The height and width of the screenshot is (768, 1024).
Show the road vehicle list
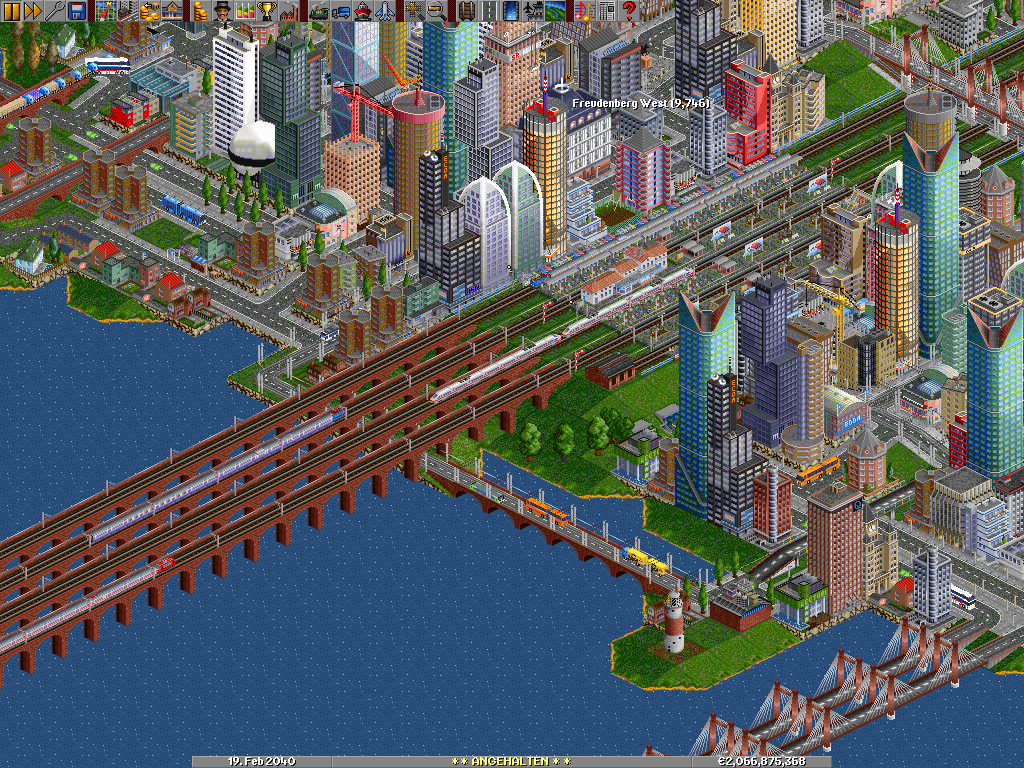(340, 11)
